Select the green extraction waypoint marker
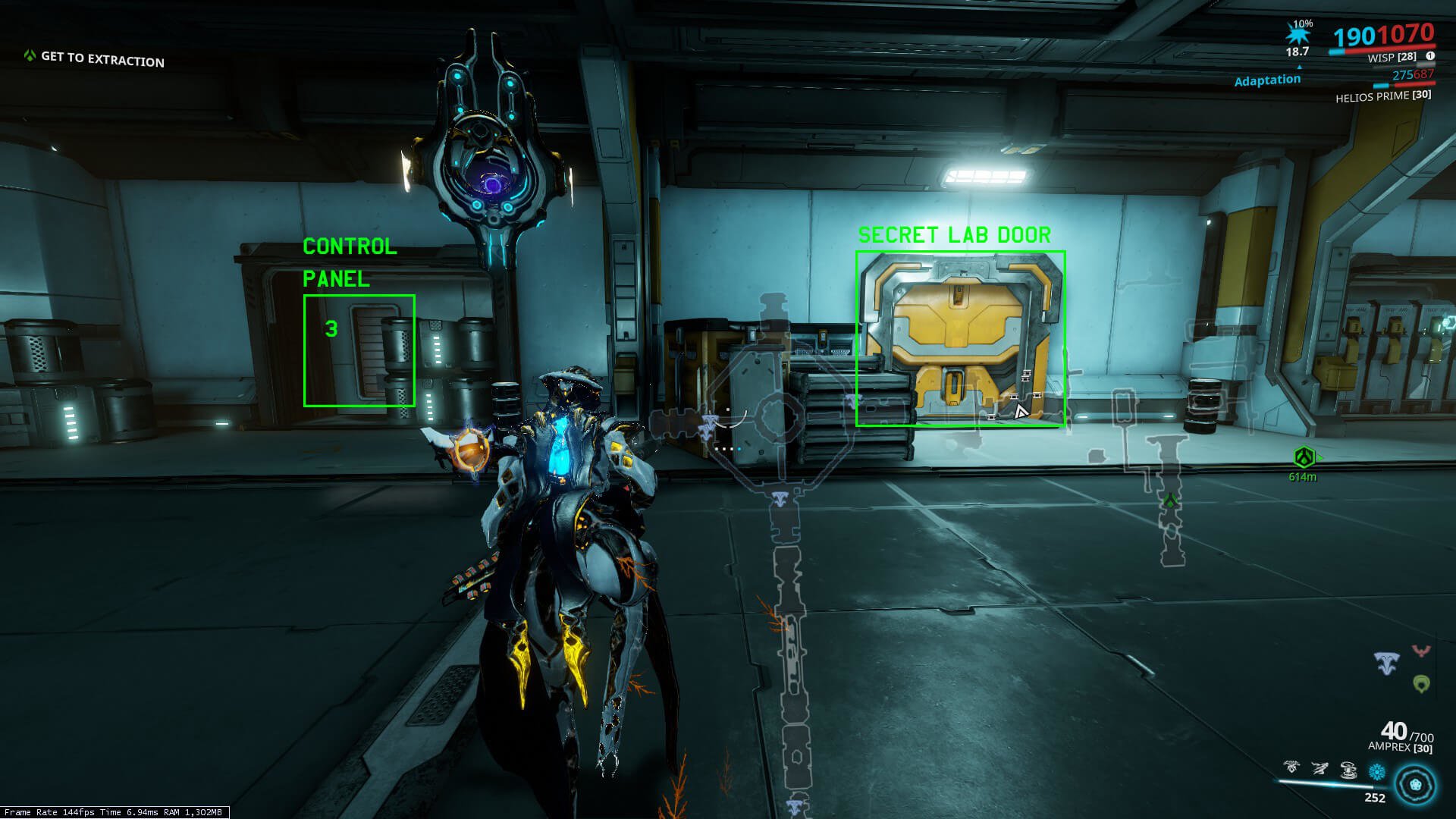This screenshot has width=1456, height=819. (1304, 457)
